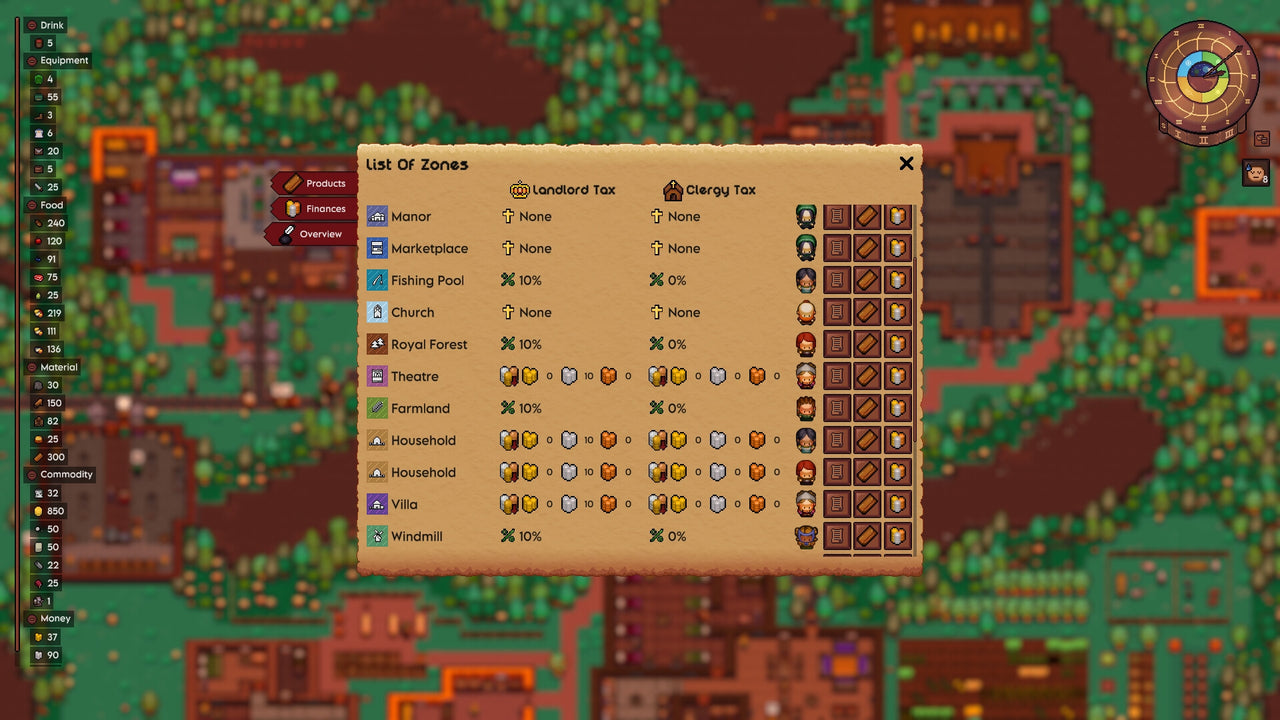The width and height of the screenshot is (1280, 720).
Task: Click the character portrait with the number 8
Action: (1256, 173)
